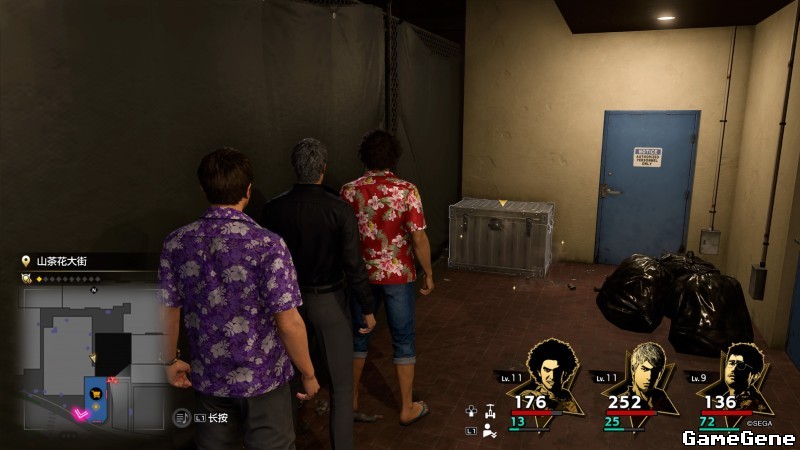Click the location pin beside 山茶花大街

tap(25, 261)
